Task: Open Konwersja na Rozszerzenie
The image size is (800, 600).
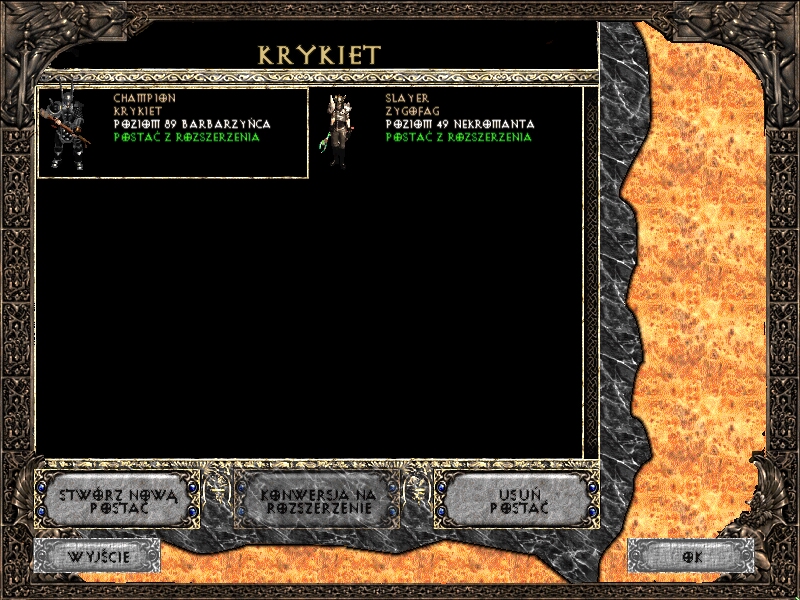Action: pyautogui.click(x=316, y=500)
